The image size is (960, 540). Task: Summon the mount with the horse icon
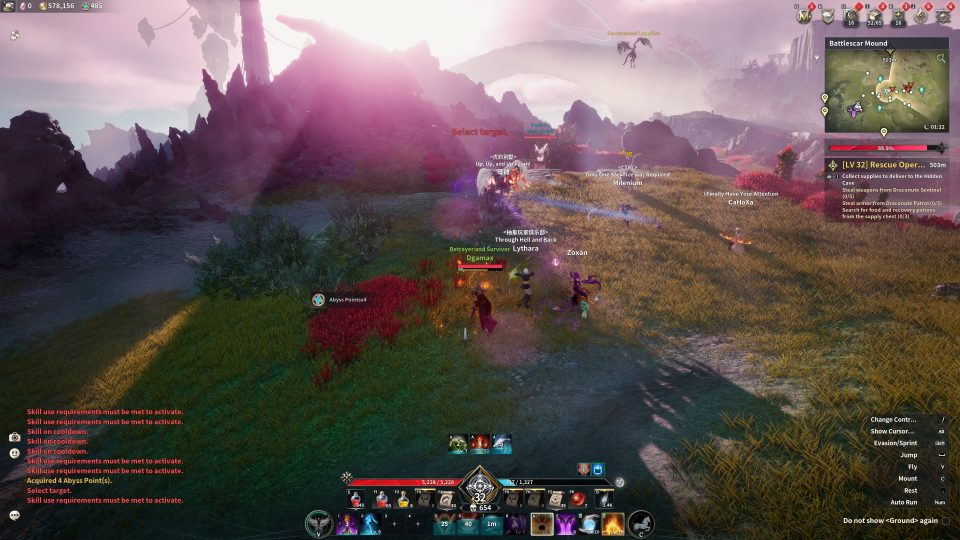(640, 523)
